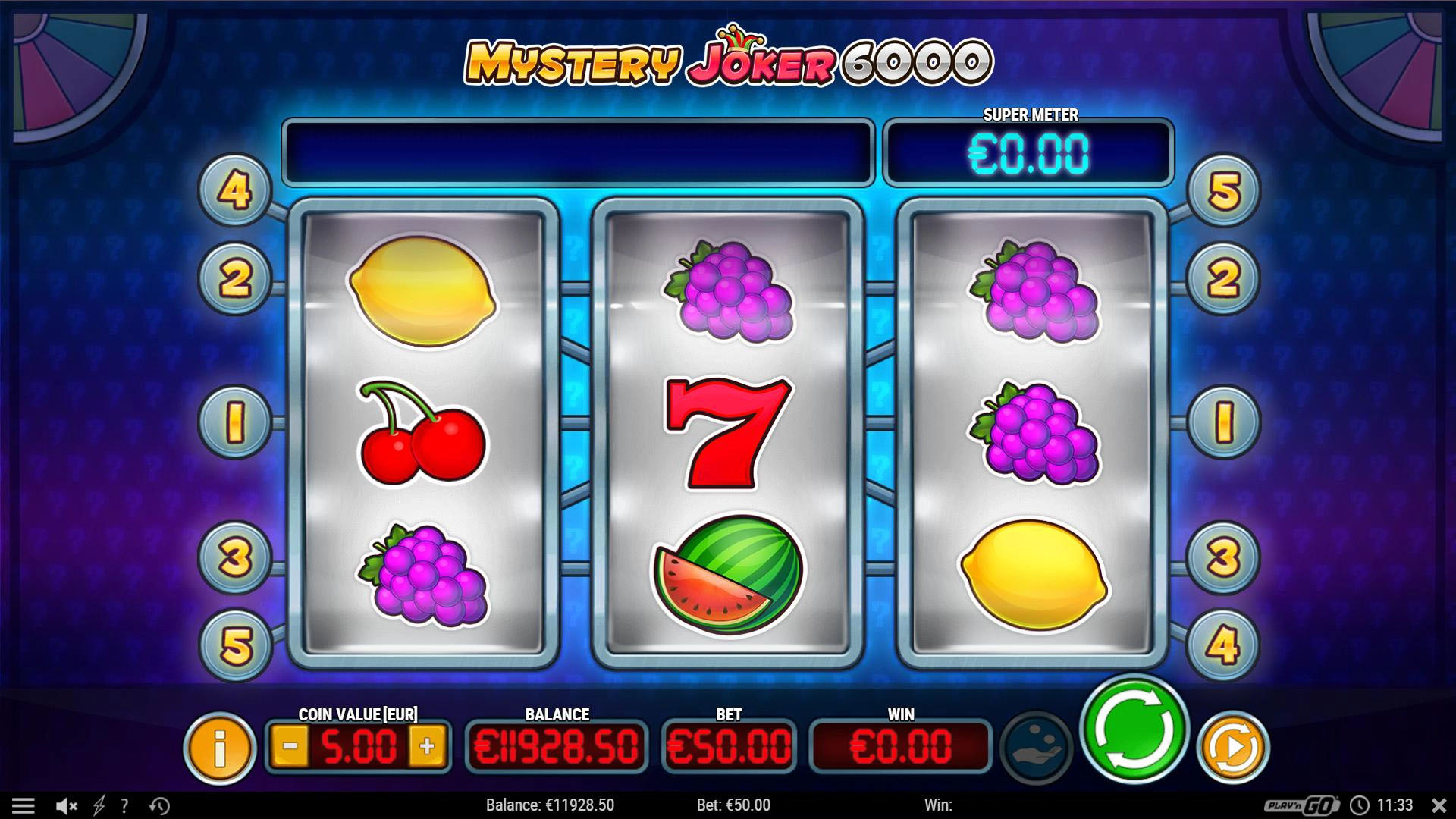Spin the reels with the green button
1456x819 pixels.
(x=1134, y=730)
